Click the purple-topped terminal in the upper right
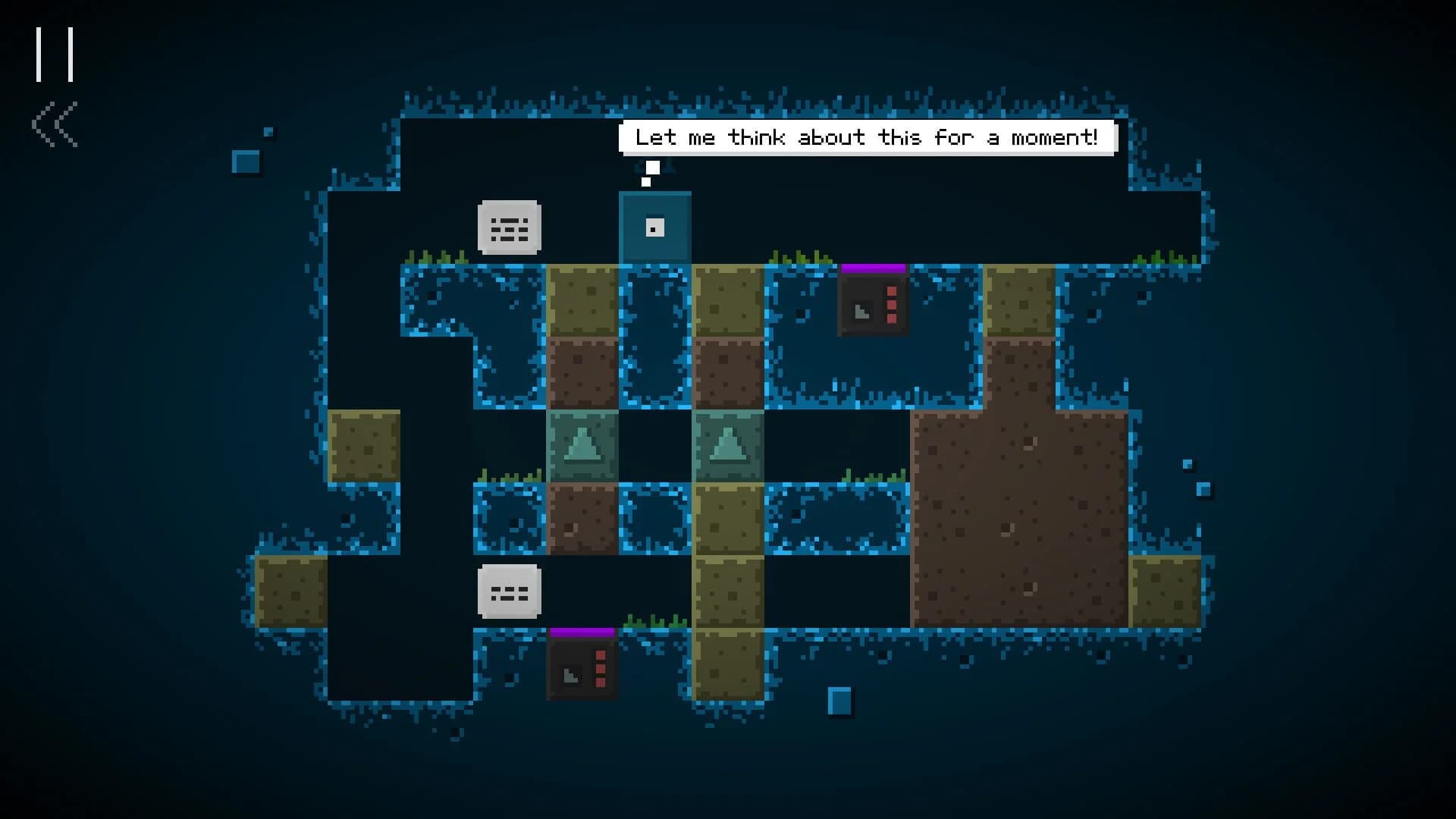1456x819 pixels. pyautogui.click(x=874, y=303)
